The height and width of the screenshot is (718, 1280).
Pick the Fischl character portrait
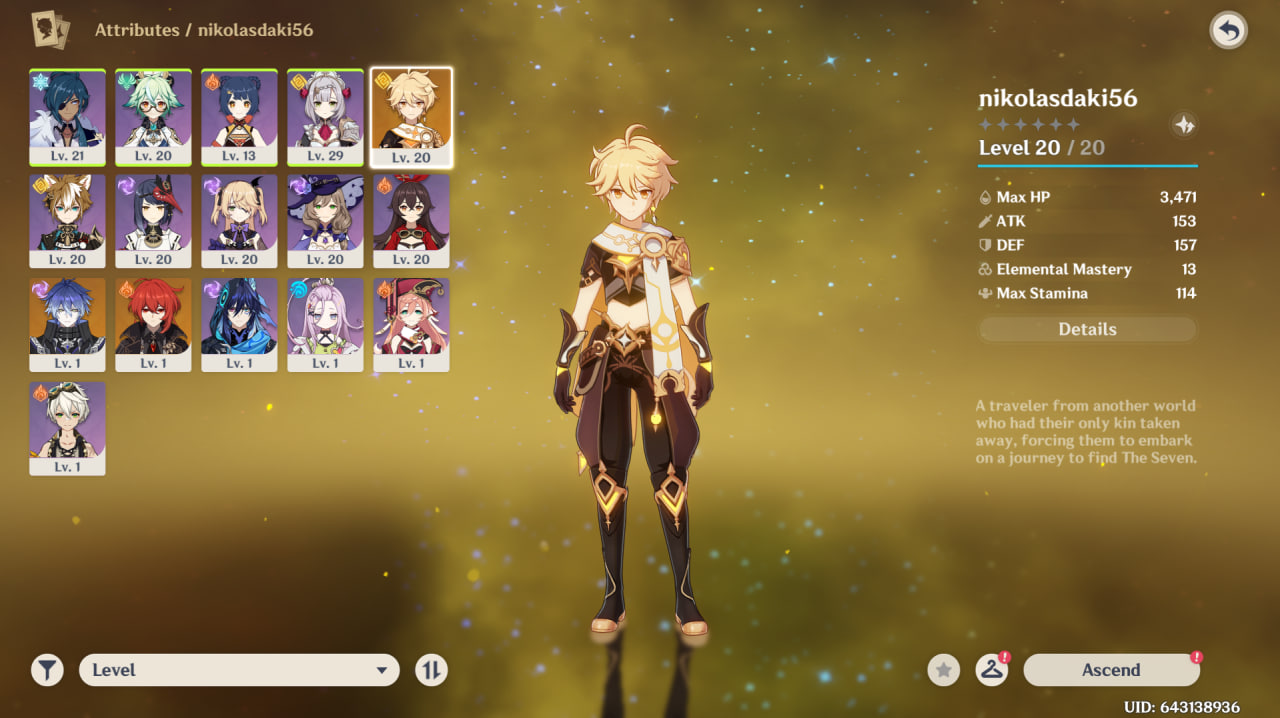(239, 220)
